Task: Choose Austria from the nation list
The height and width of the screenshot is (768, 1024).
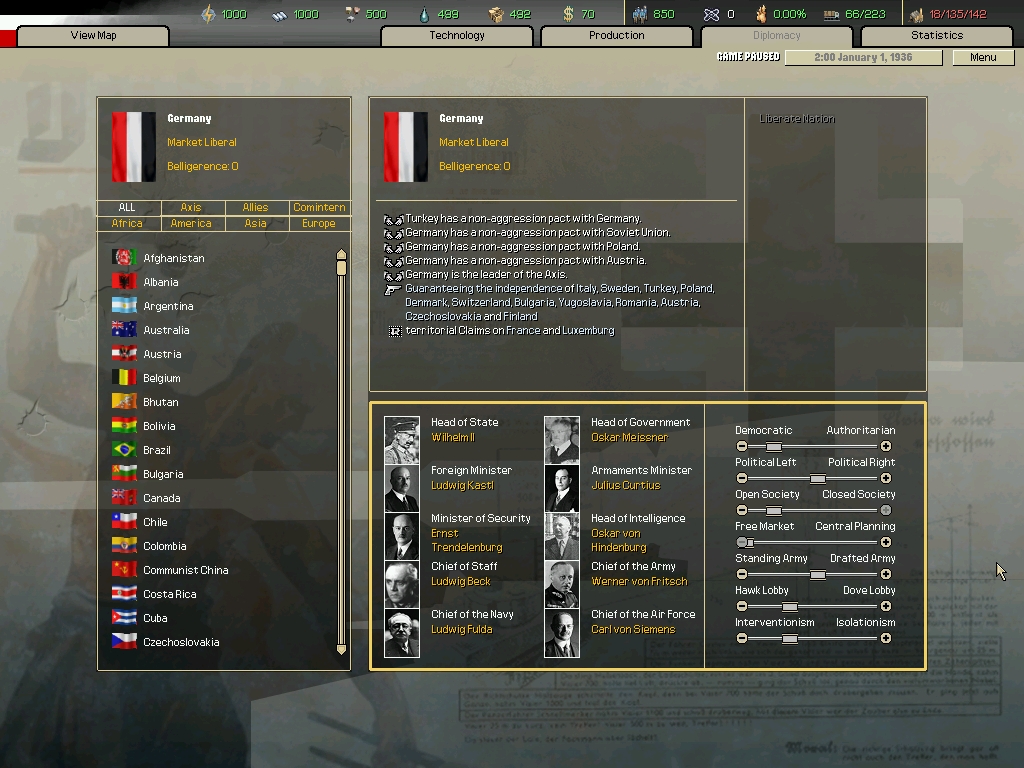Action: coord(162,354)
